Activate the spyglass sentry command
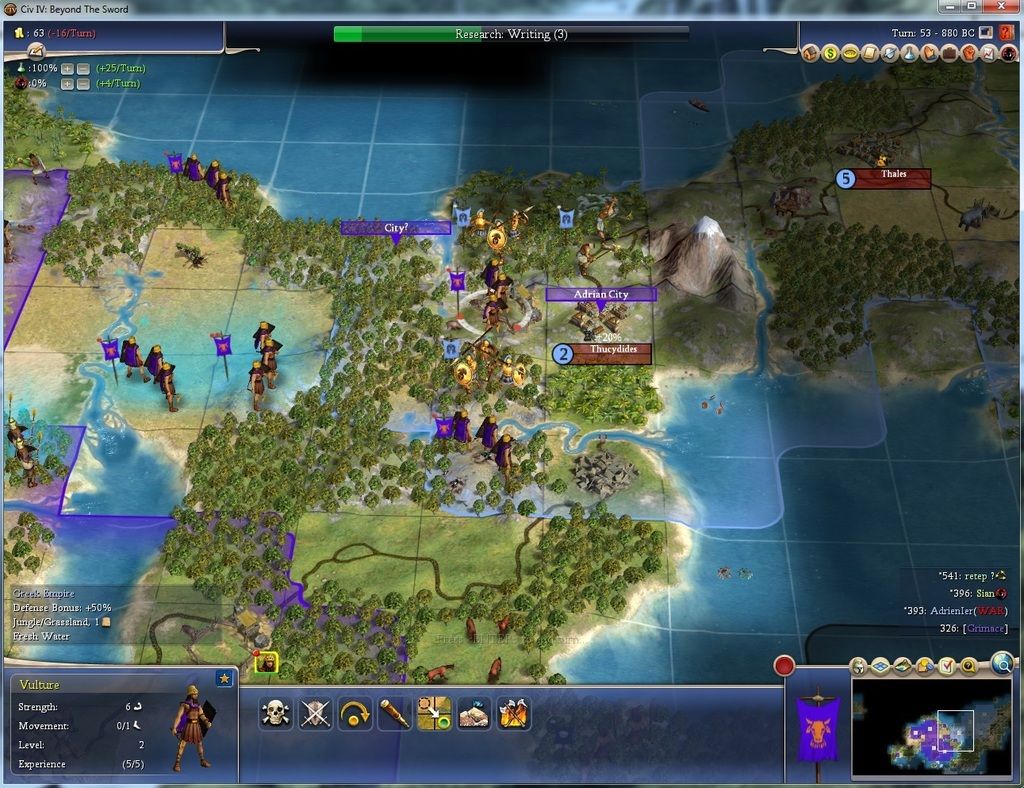 tap(395, 713)
